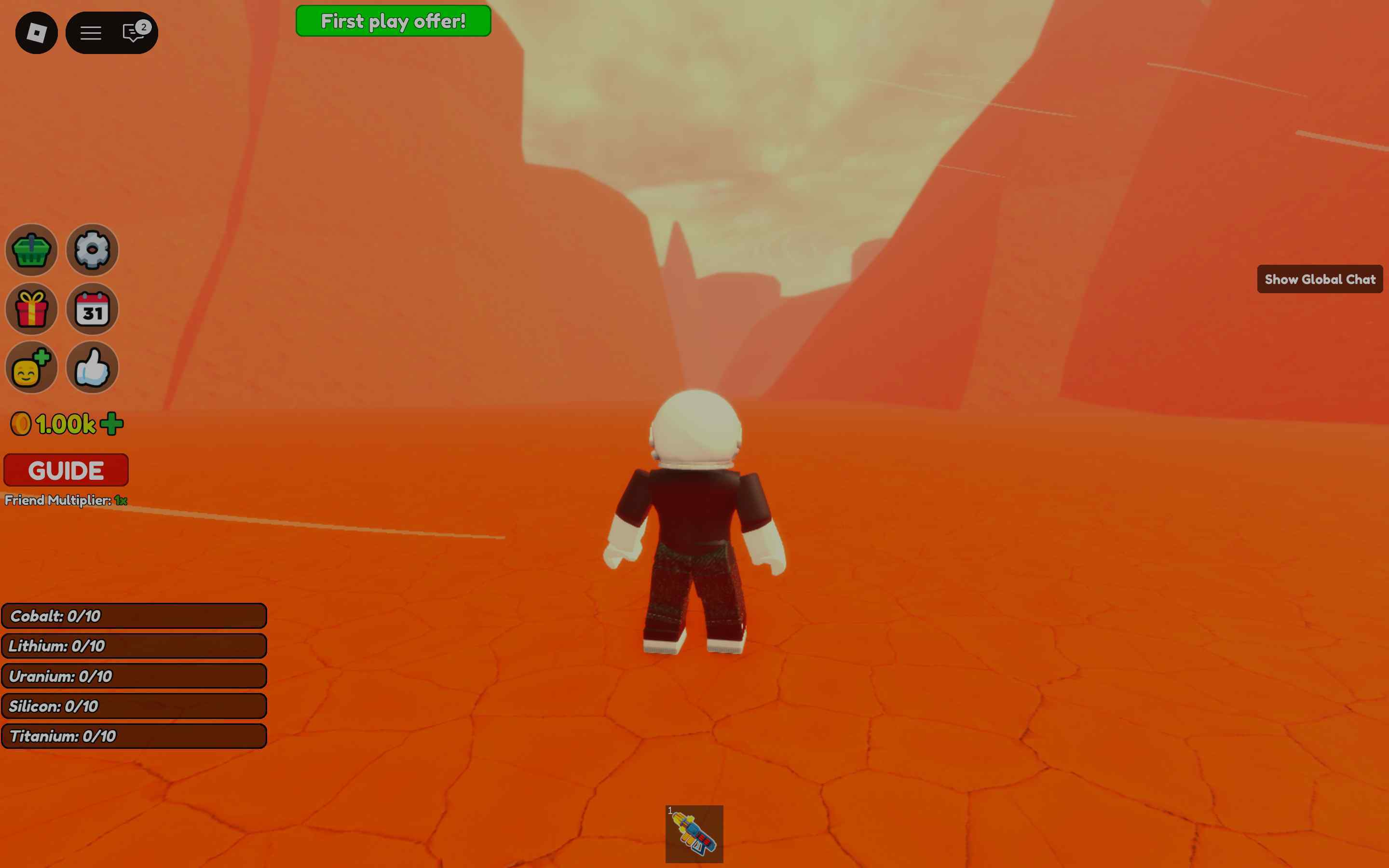Viewport: 1389px width, 868px height.
Task: Open the Roblox home icon
Action: [x=36, y=33]
